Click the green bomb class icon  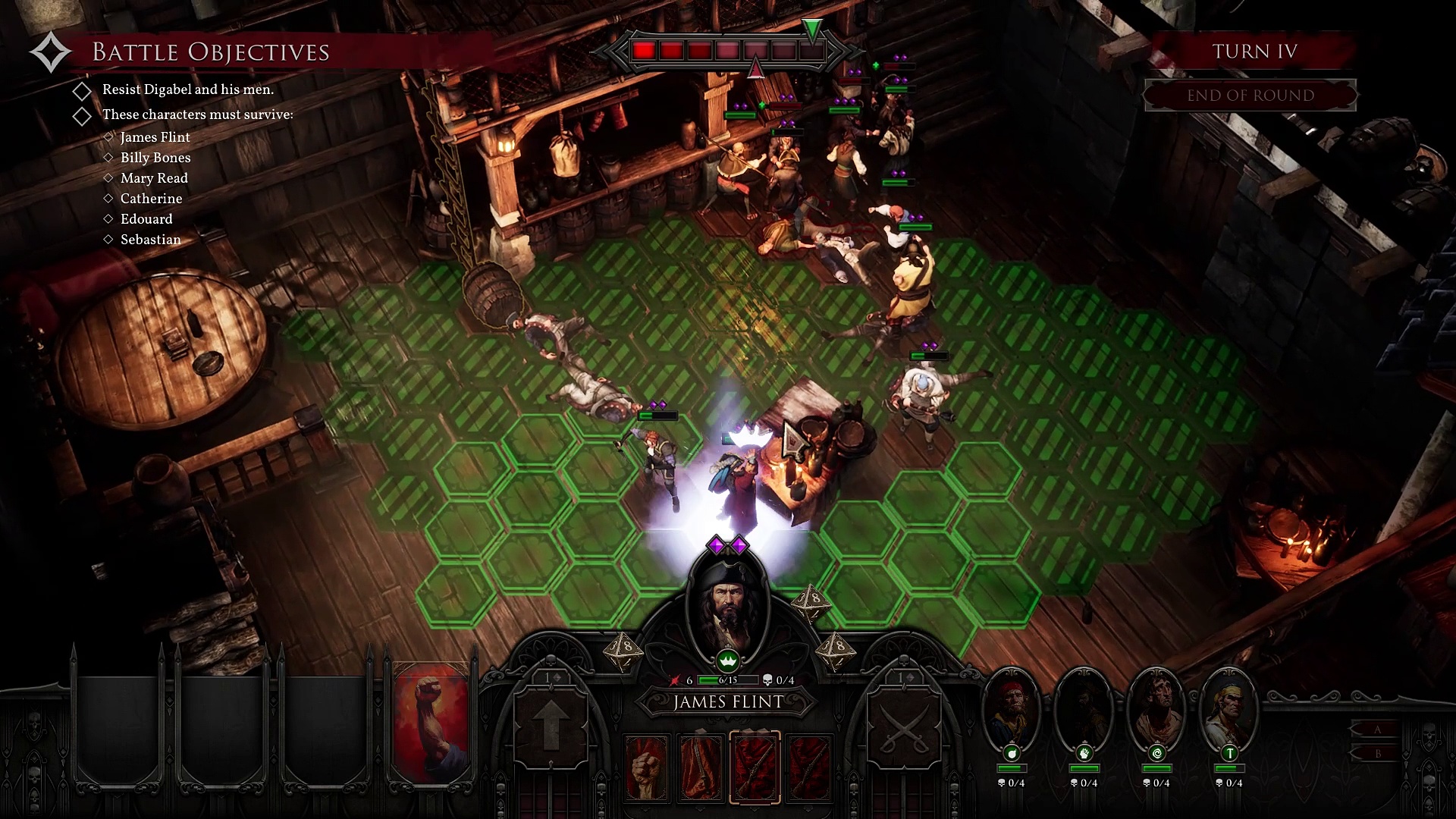click(x=1012, y=753)
